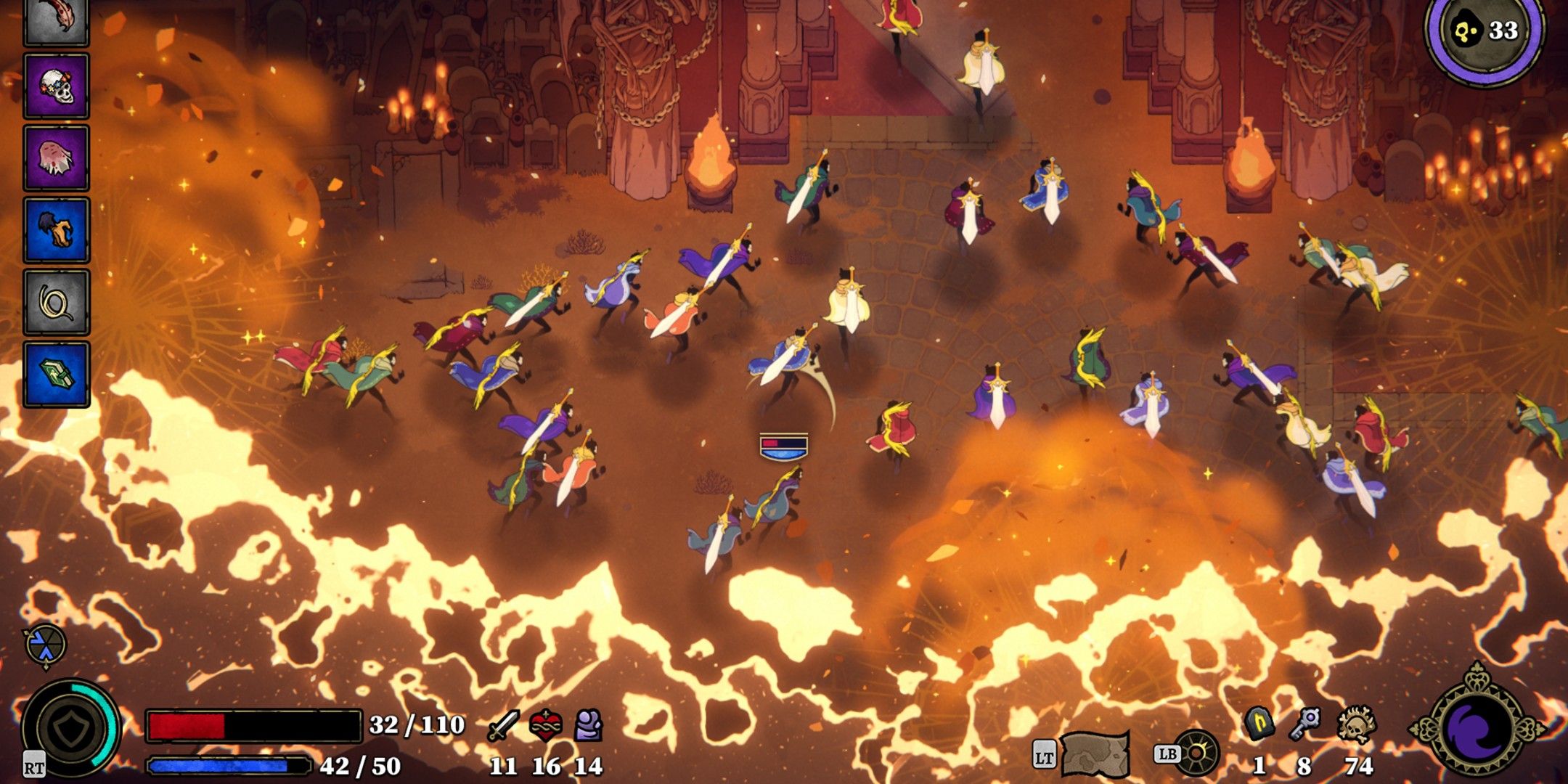This screenshot has height=784, width=1568.
Task: Inspect the pink bloody cloth relic
Action: 56,158
